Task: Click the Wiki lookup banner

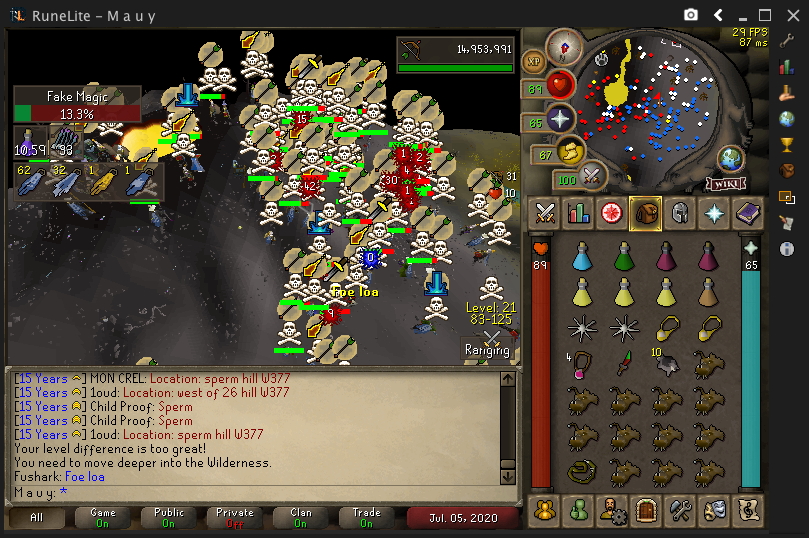Action: tap(727, 183)
